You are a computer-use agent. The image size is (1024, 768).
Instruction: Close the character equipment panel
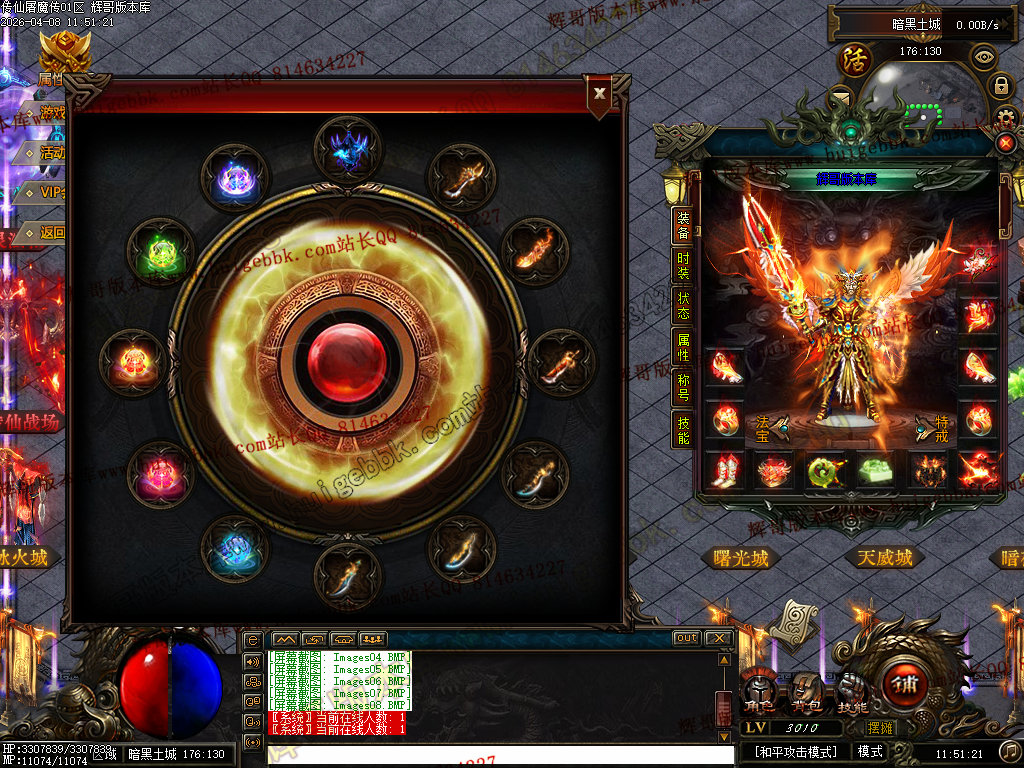tap(1006, 143)
